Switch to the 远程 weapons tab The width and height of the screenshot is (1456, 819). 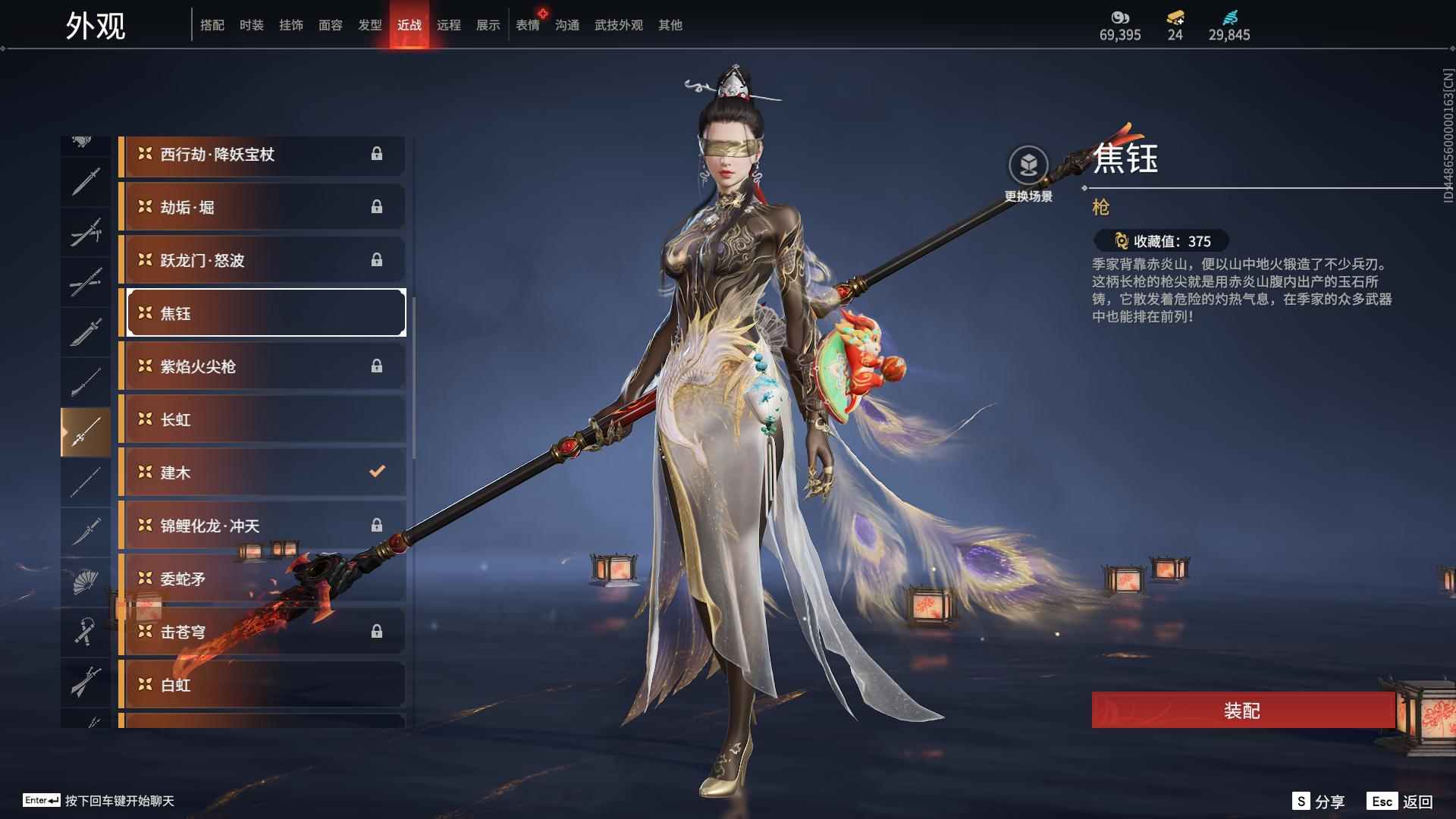[449, 24]
